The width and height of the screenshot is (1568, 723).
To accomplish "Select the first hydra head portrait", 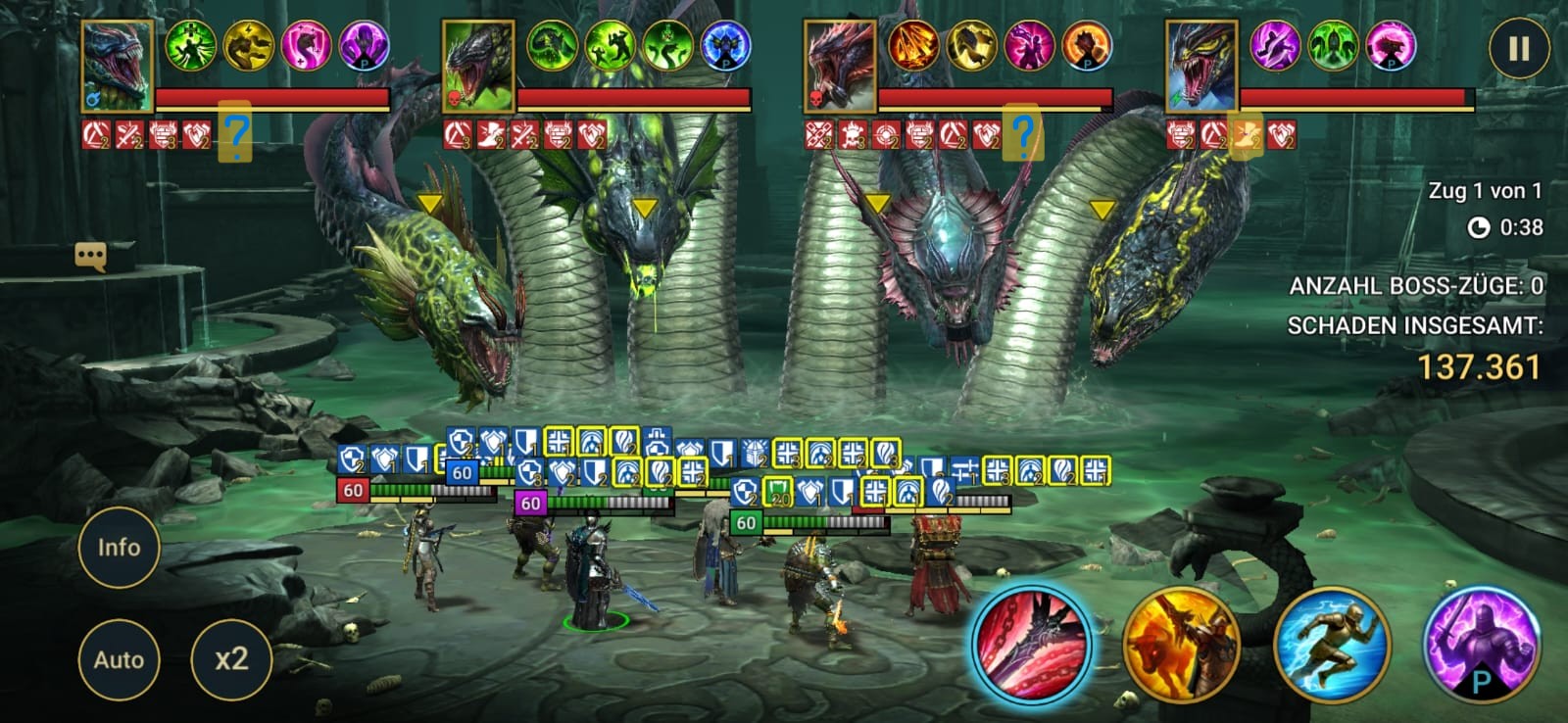I will tap(118, 66).
